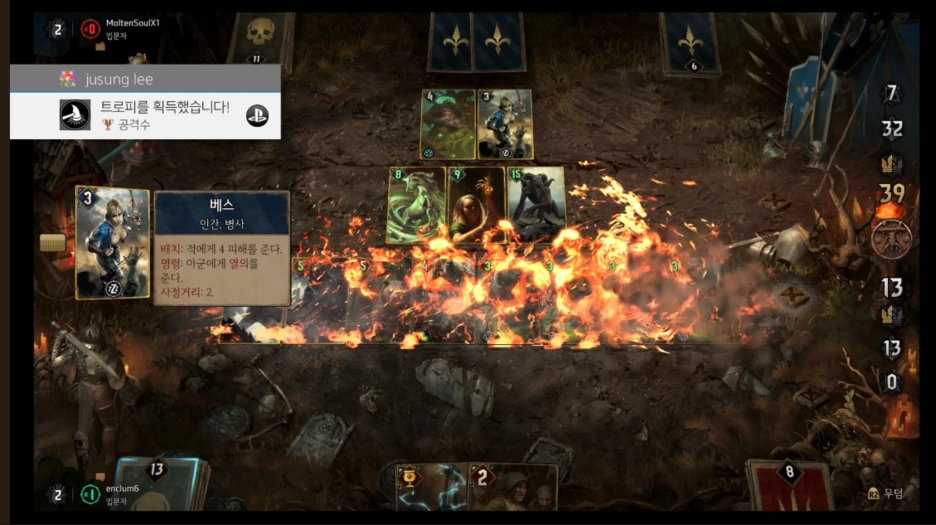Select the 9-power fire mage card

click(476, 204)
